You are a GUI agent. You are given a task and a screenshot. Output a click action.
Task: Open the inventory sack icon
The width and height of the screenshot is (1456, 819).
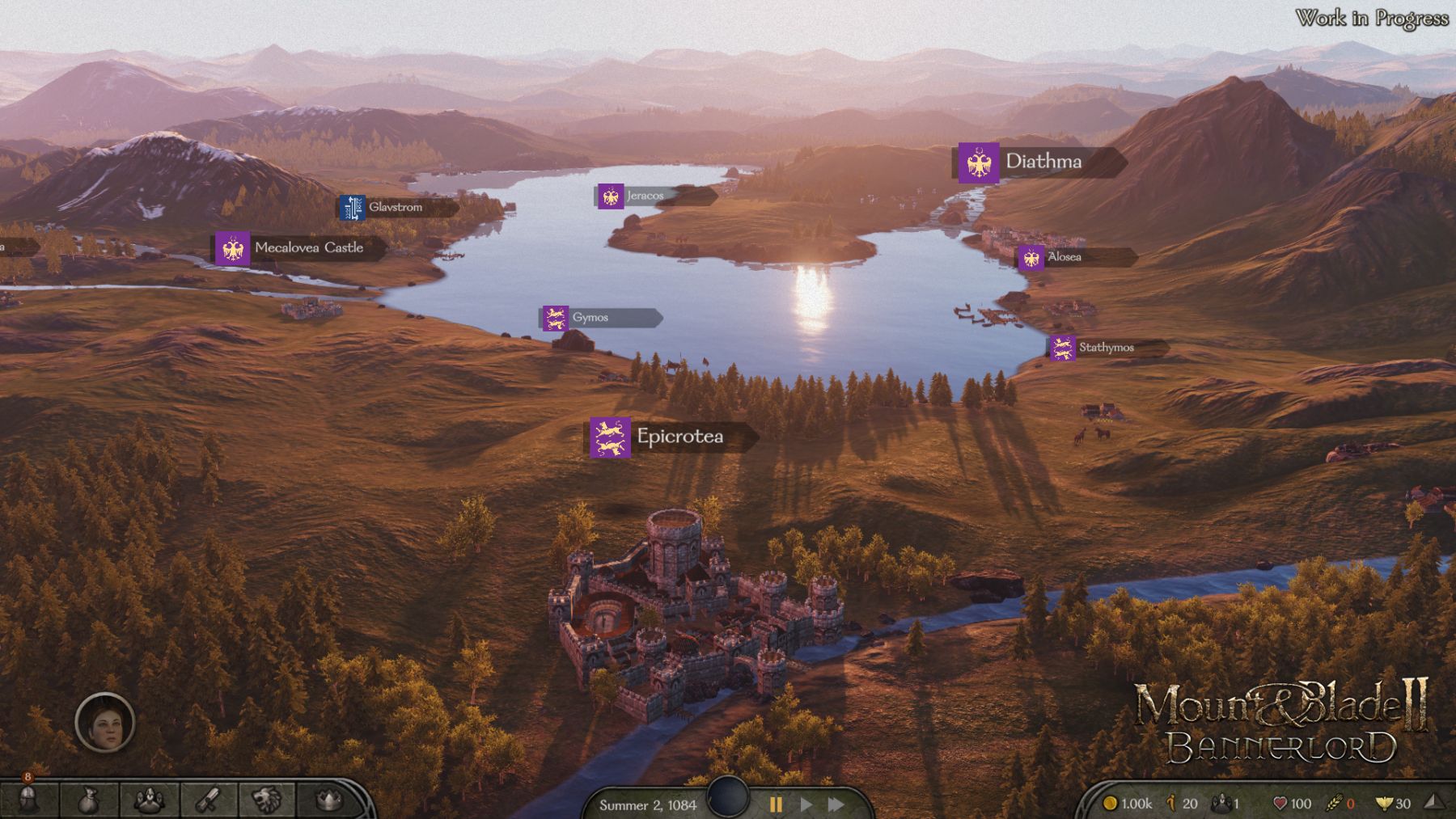89,800
